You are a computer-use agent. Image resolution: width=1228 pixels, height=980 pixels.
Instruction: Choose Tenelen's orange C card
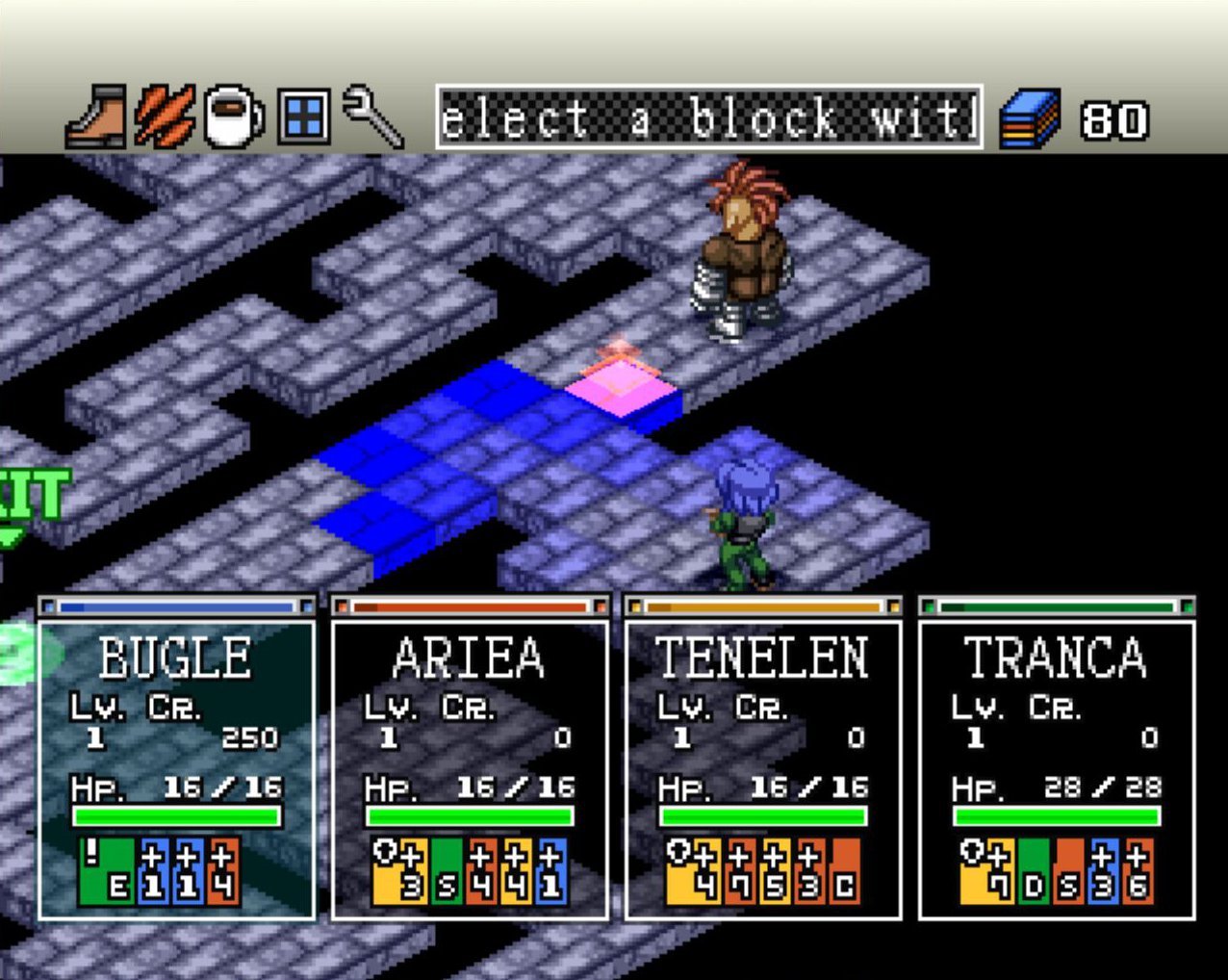pyautogui.click(x=845, y=872)
